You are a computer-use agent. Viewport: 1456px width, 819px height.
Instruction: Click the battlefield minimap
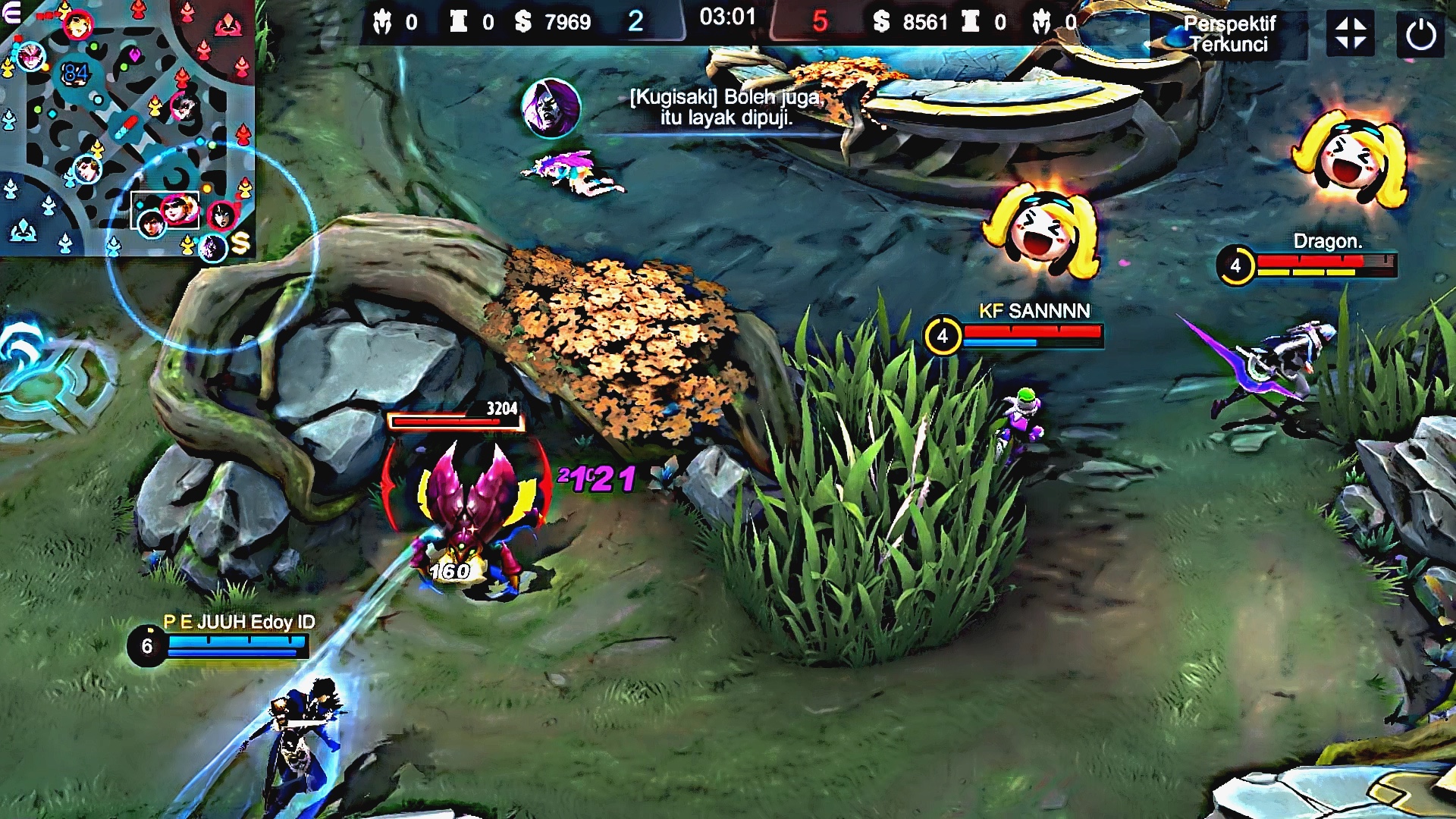pyautogui.click(x=127, y=129)
